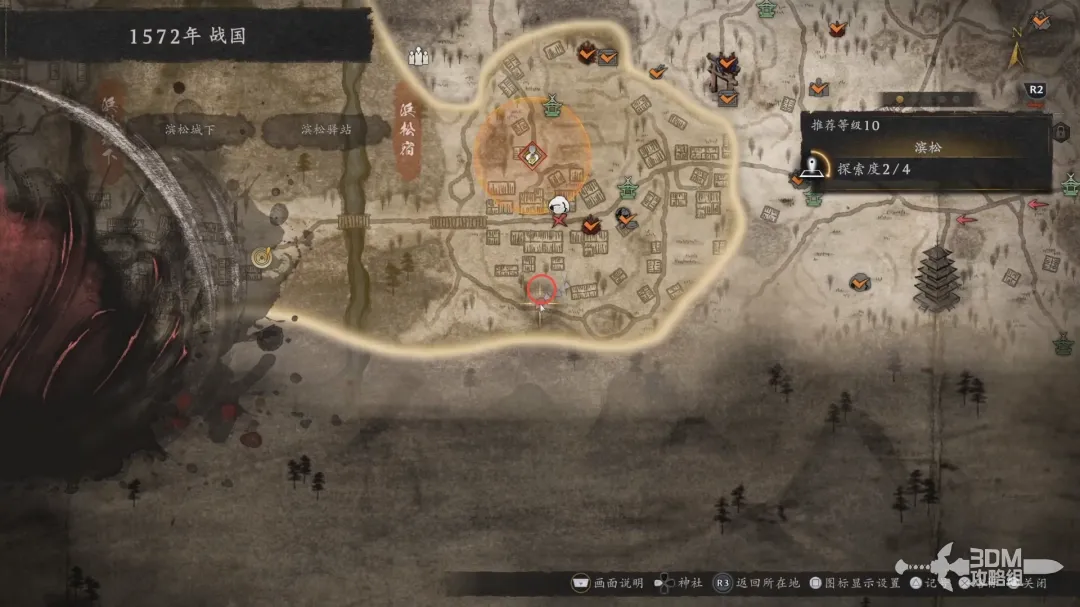Click the white group-of-figures map icon

[418, 57]
